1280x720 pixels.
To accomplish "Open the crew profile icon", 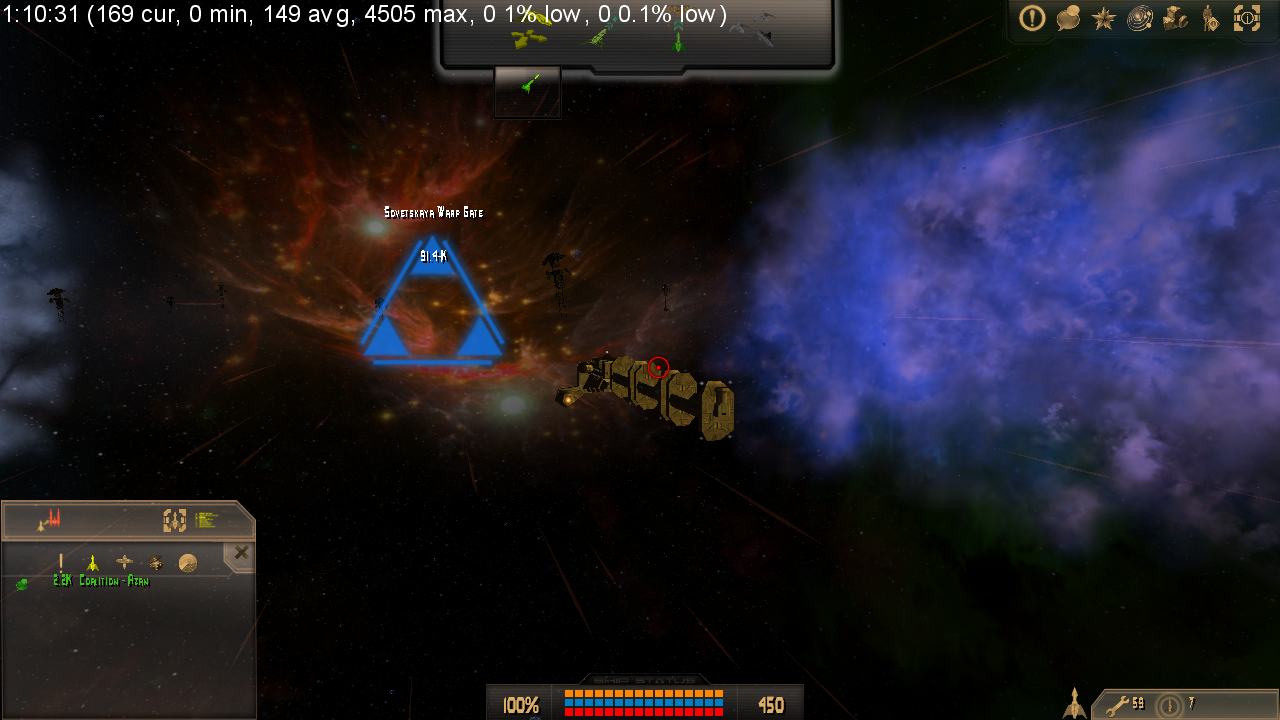I will click(x=1210, y=18).
